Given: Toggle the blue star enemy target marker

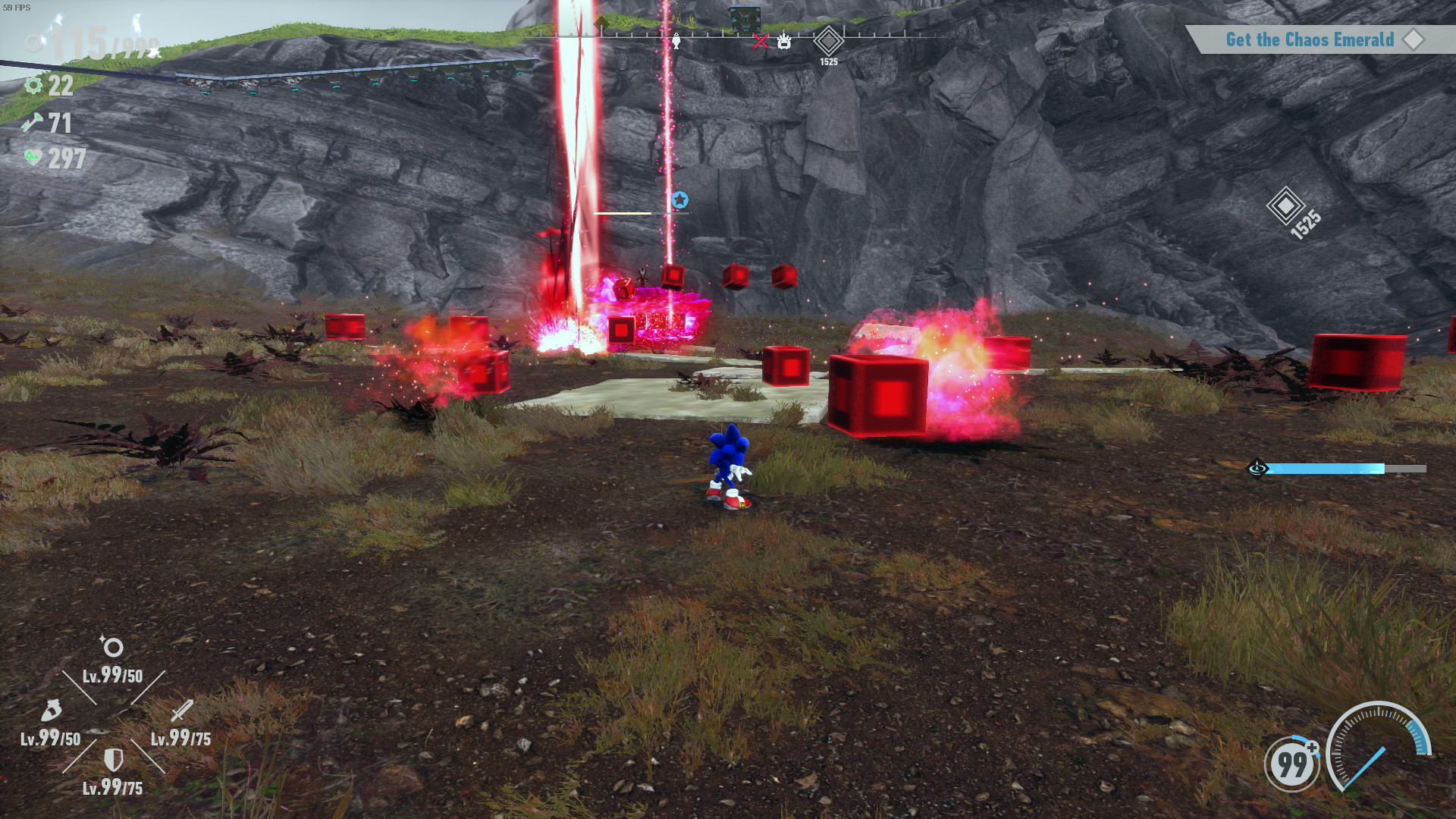Looking at the screenshot, I should click(x=680, y=199).
